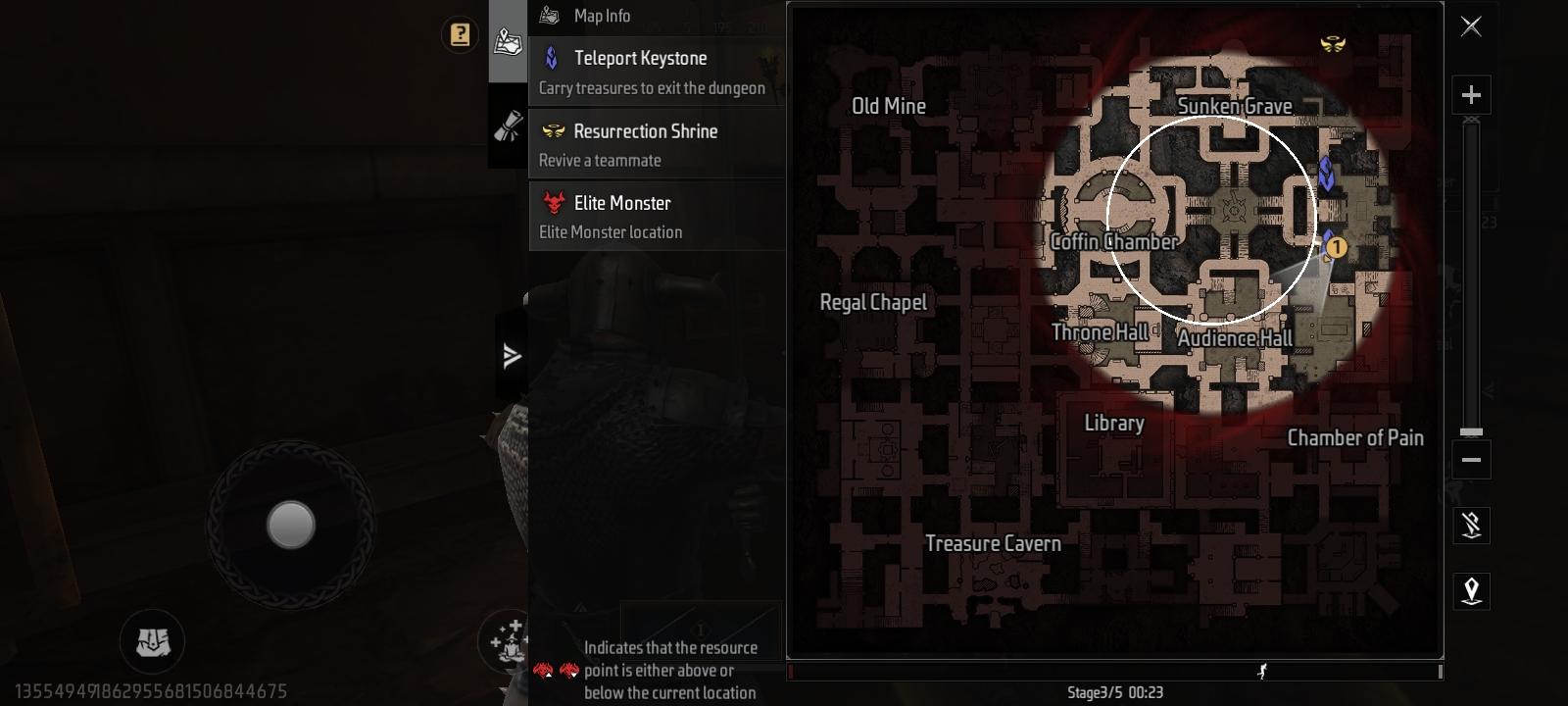Select the Resurrection Shrine icon on the map

point(1333,44)
